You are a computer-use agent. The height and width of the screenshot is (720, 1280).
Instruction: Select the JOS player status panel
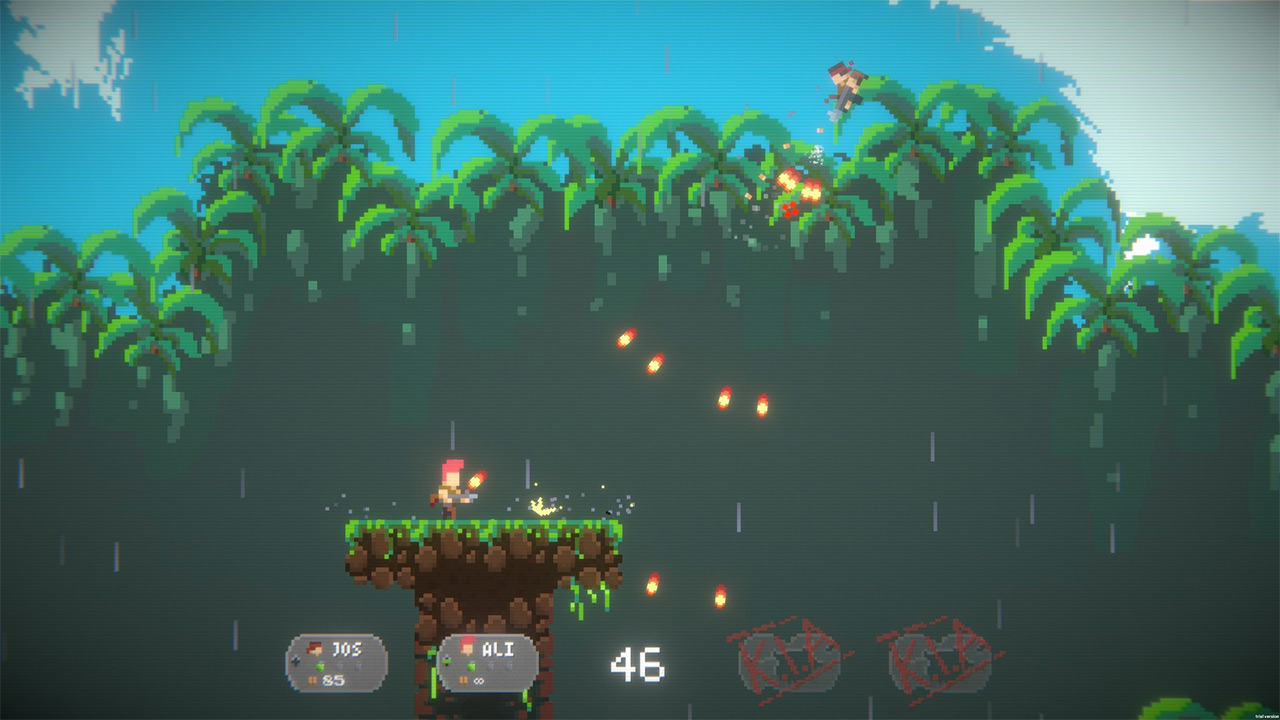[337, 663]
